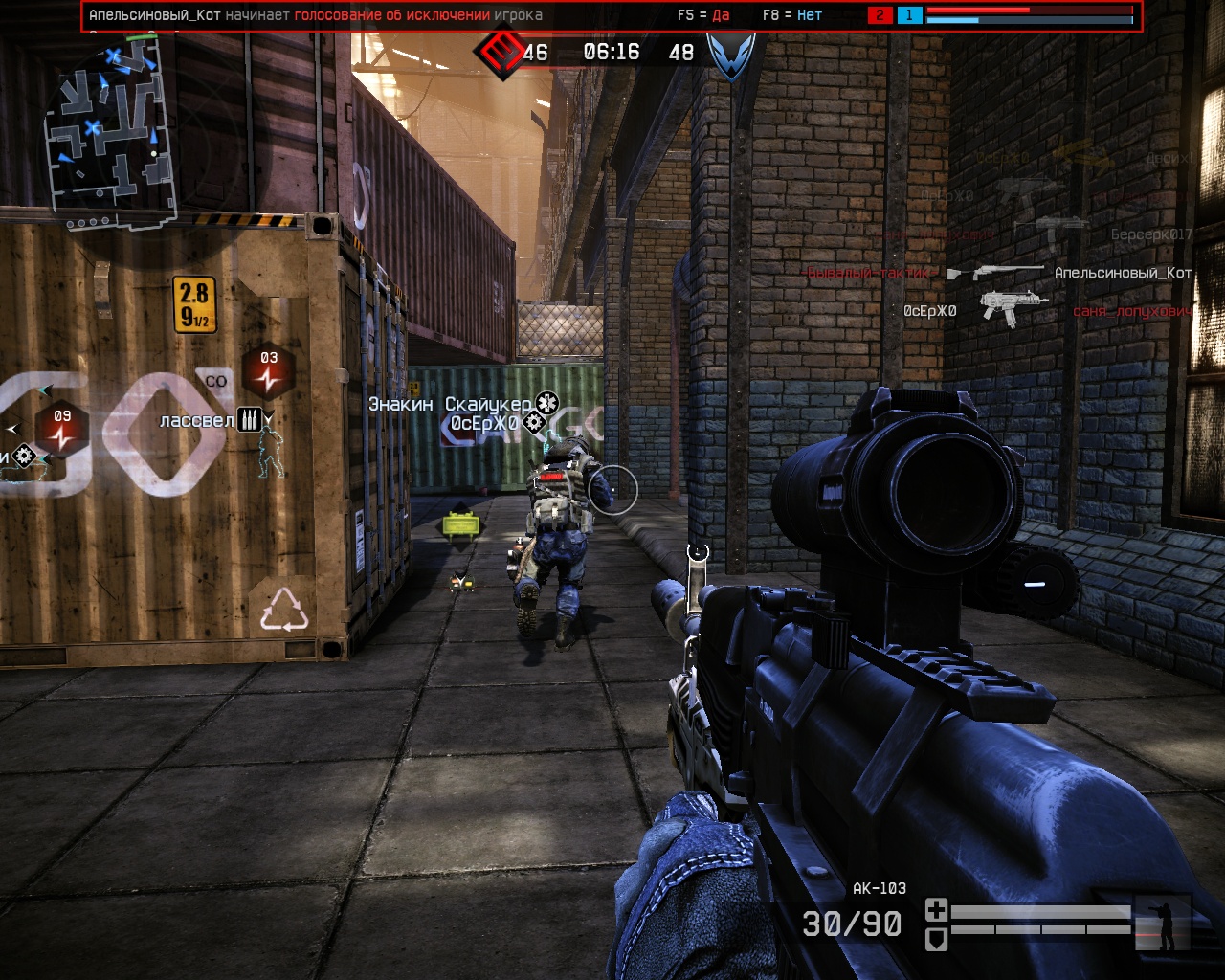1225x980 pixels.
Task: Click the health cross icon
Action: tap(936, 909)
